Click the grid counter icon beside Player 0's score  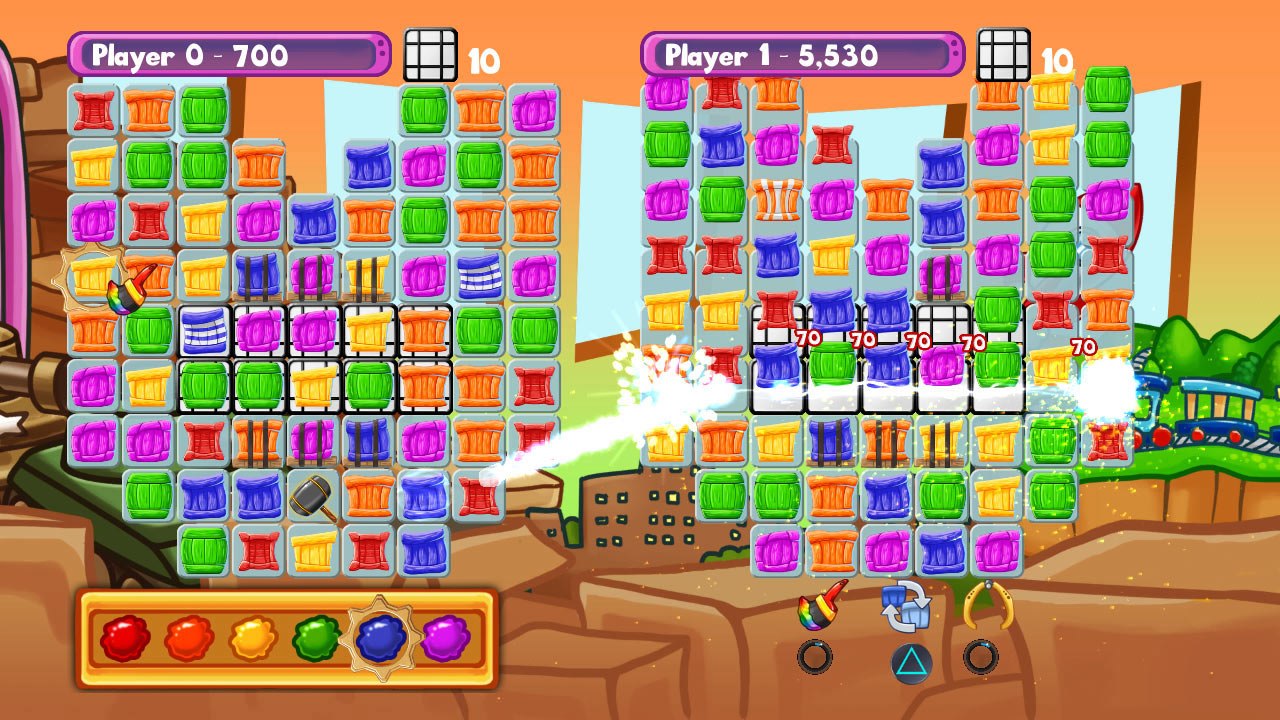pos(430,53)
